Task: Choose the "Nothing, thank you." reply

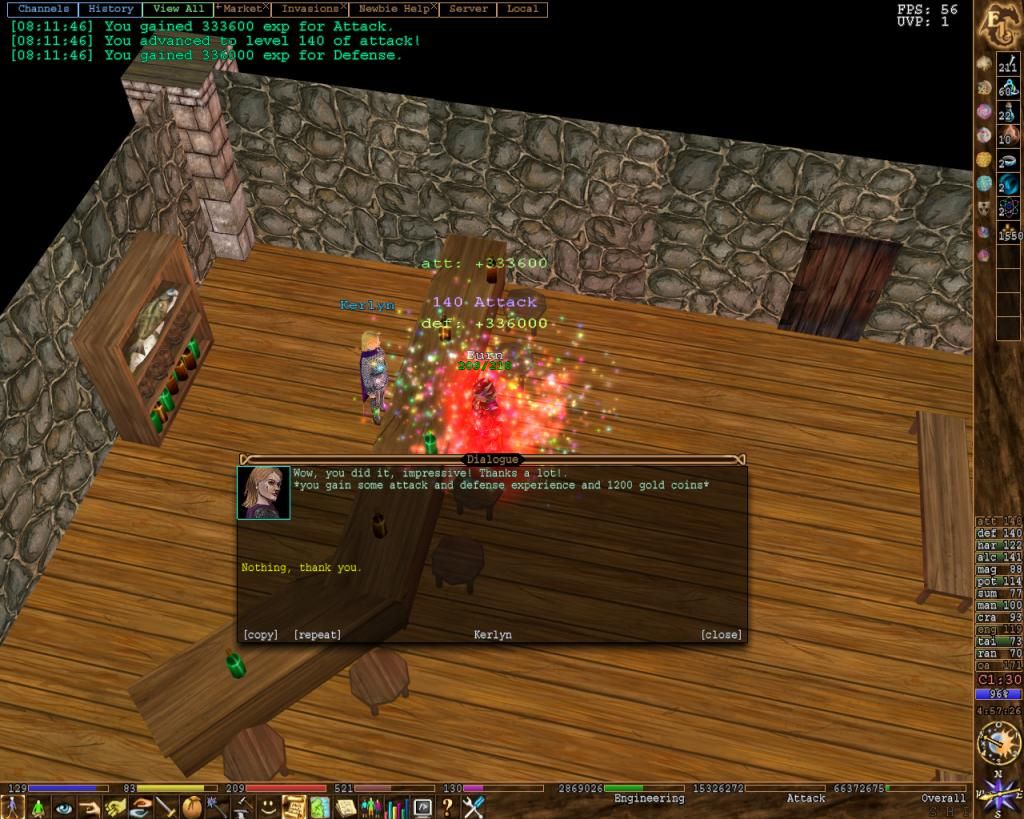Action: [301, 568]
